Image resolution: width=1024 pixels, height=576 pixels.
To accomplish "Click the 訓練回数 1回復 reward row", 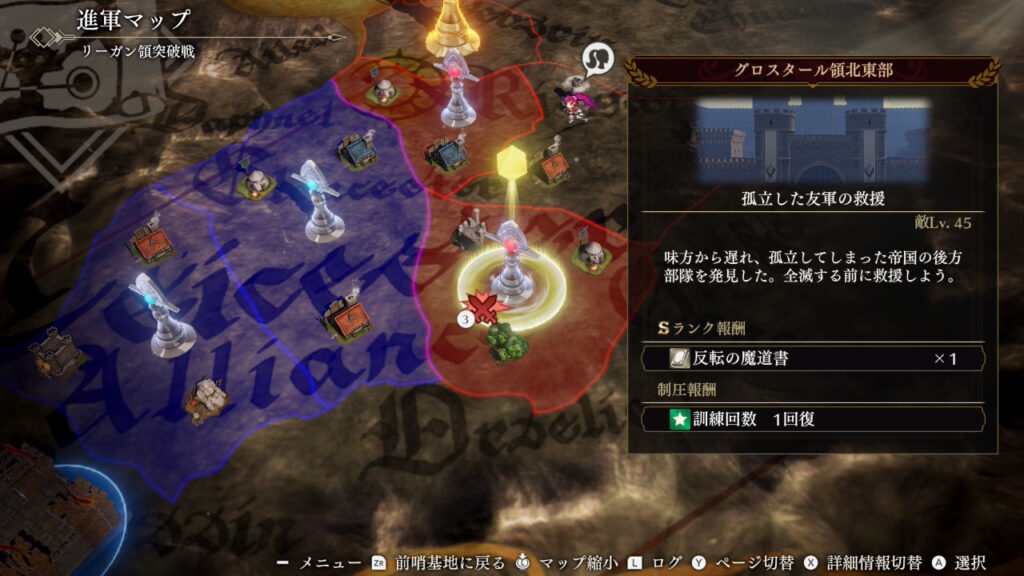I will 812,418.
